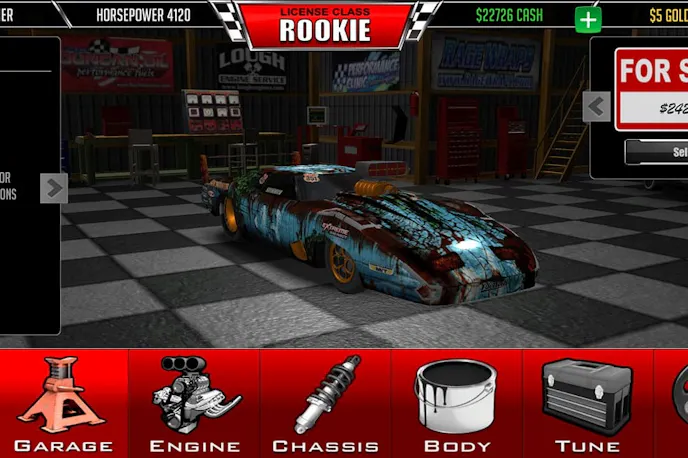Expand the For Sale panel arrow
The height and width of the screenshot is (458, 688).
click(x=597, y=106)
